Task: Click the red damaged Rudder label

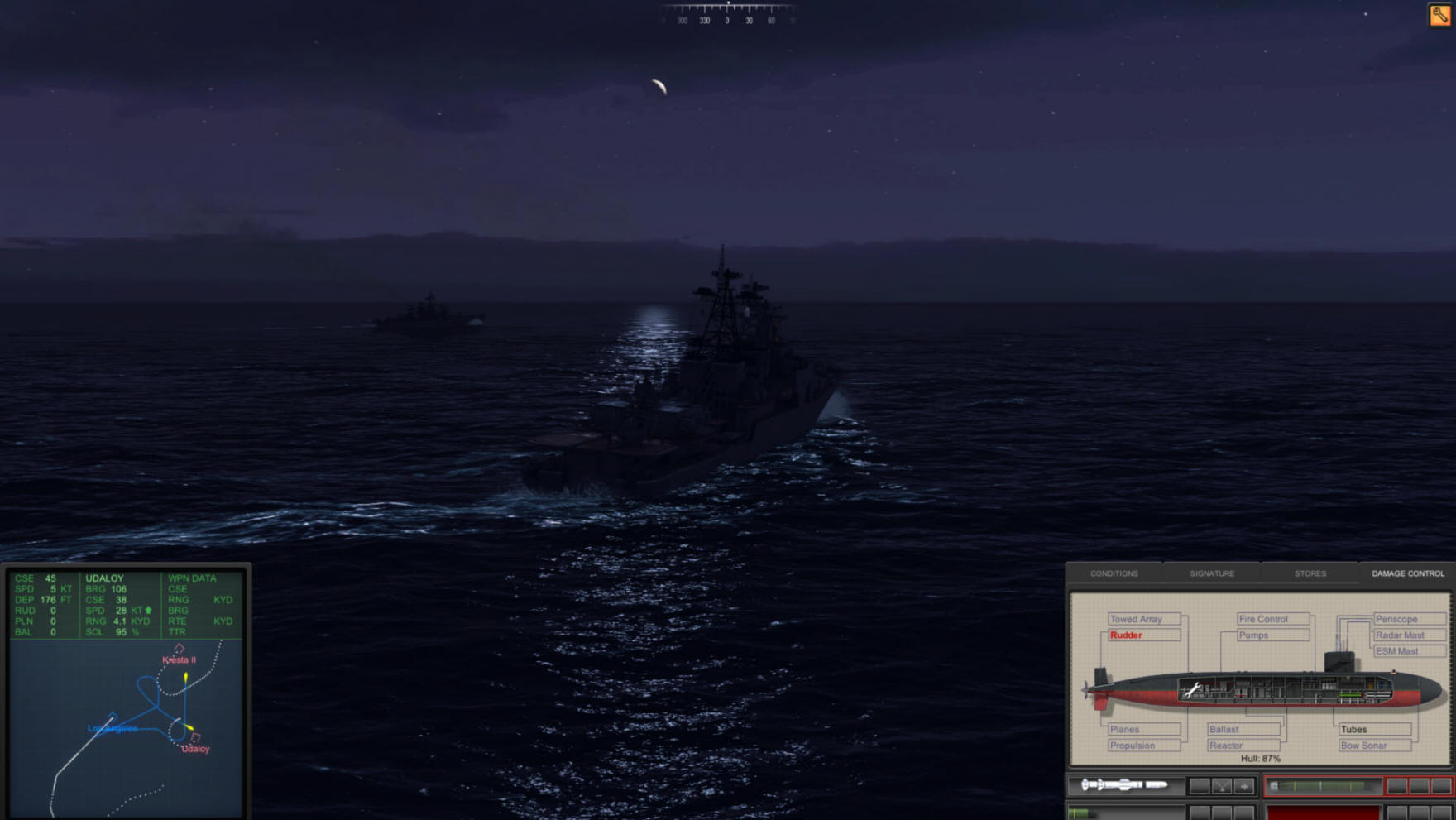Action: coord(1128,635)
